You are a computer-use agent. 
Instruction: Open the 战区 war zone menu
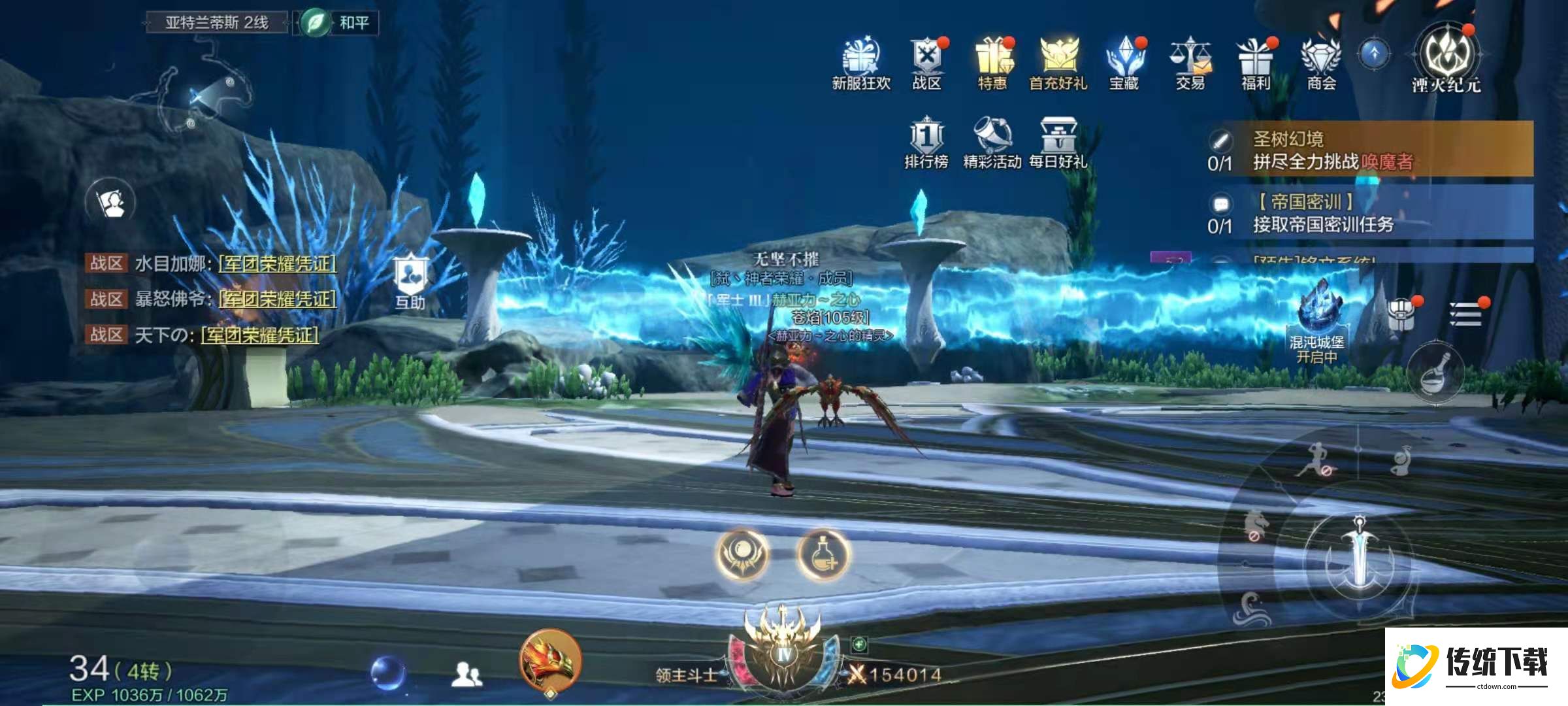(x=926, y=61)
